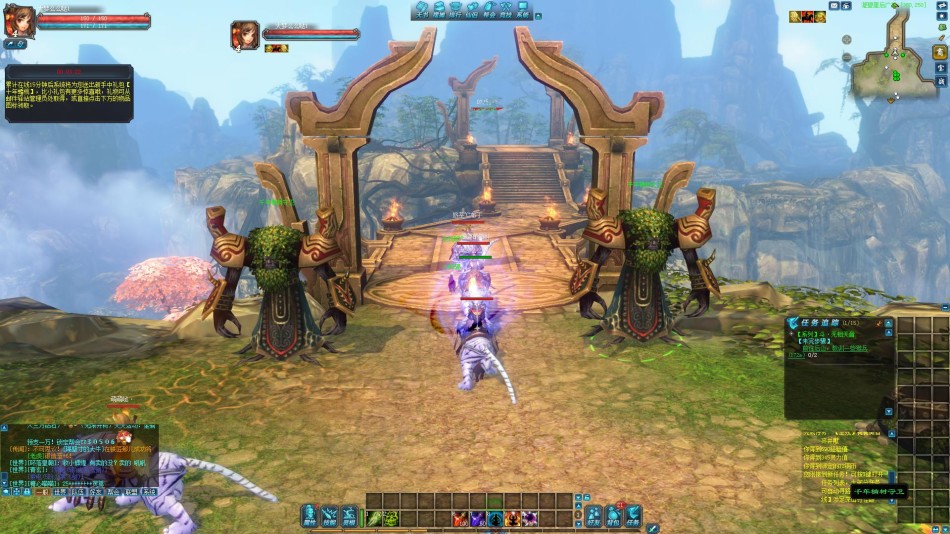Select the 一般 general chat tab
The width and height of the screenshot is (950, 534).
(x=41, y=492)
